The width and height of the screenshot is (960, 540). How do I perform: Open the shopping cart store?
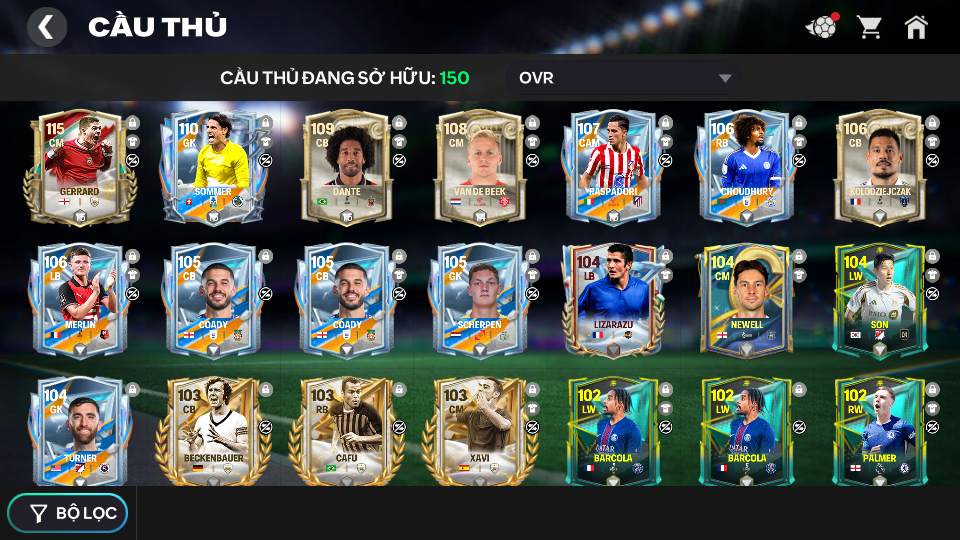[x=869, y=27]
